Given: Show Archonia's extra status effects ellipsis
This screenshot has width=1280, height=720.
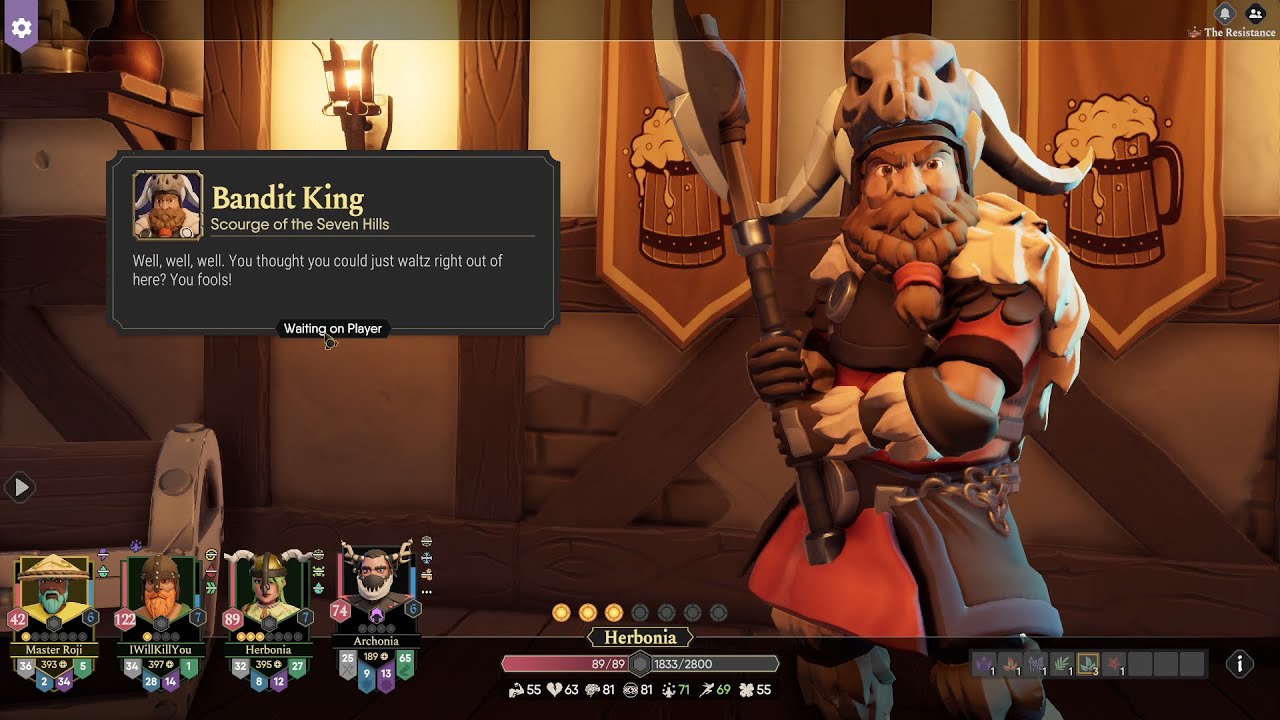Looking at the screenshot, I should 427,592.
